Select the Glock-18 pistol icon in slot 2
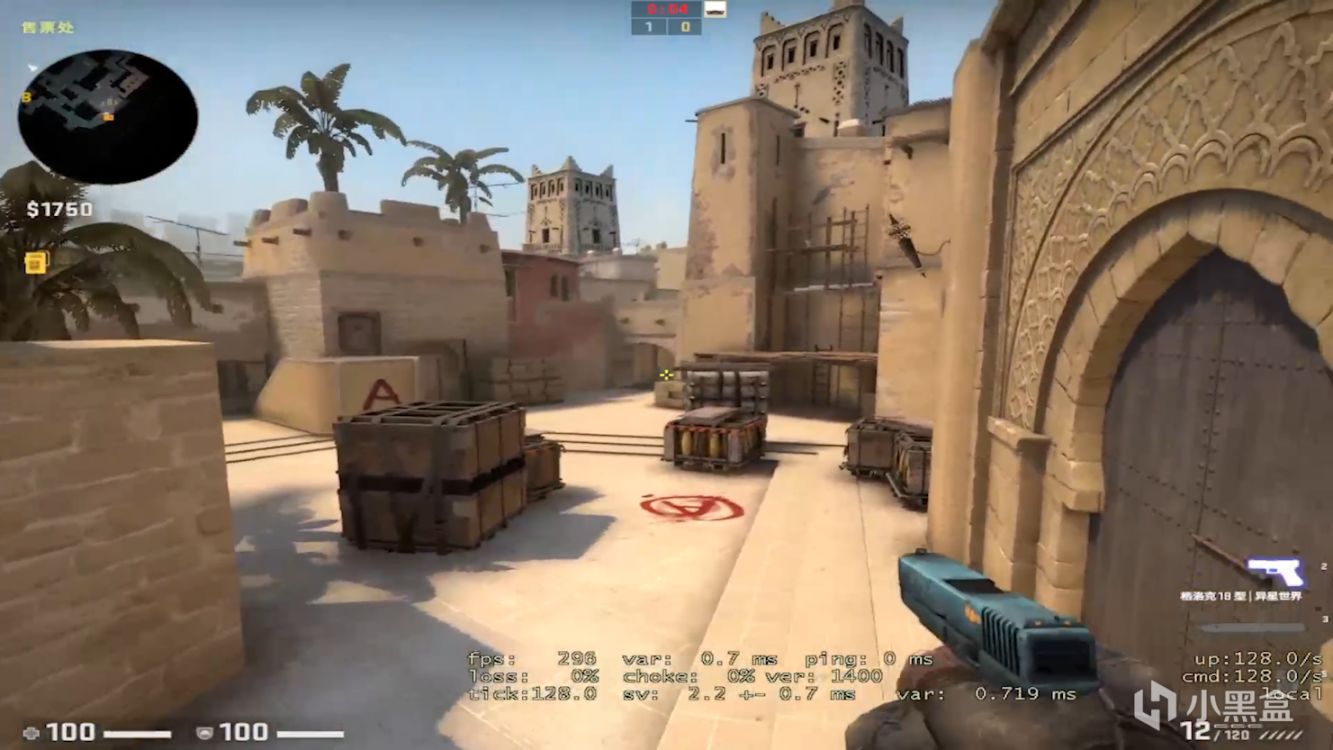Screen dimensions: 1333x750 1276,568
